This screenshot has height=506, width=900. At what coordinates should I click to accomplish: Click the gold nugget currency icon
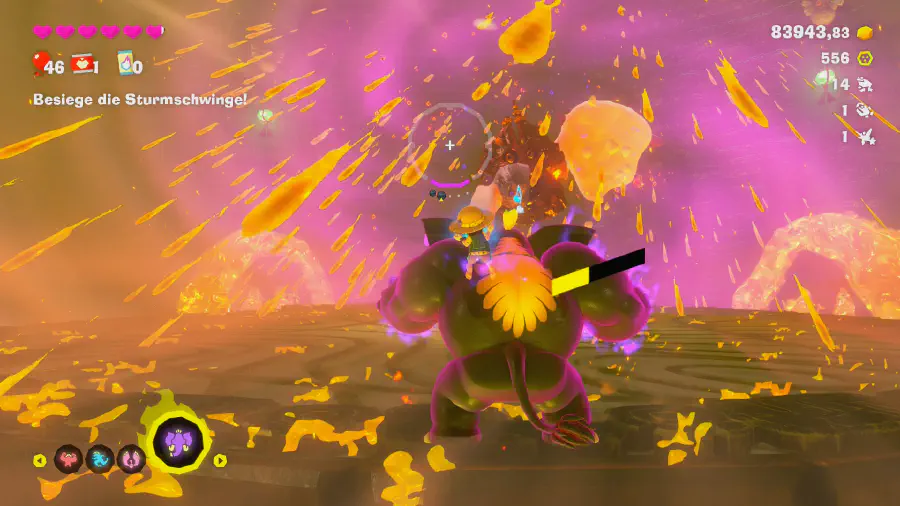pos(865,33)
